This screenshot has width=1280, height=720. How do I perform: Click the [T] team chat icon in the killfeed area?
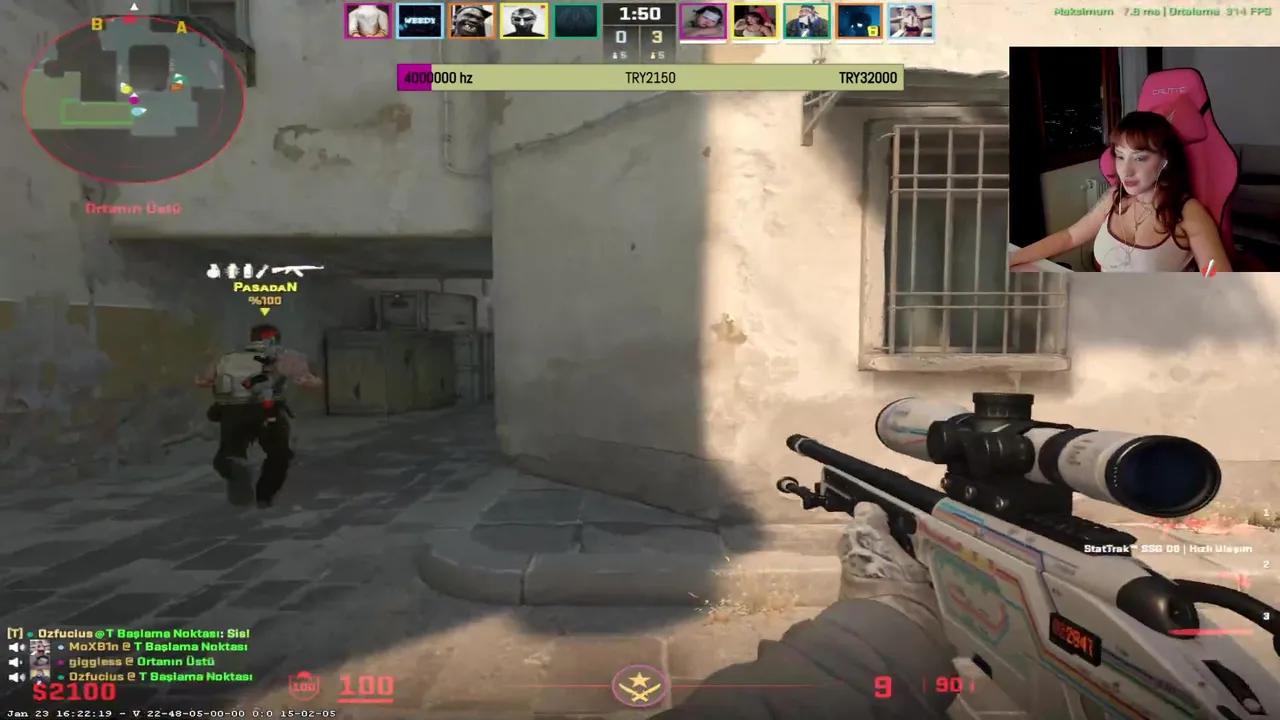[14, 633]
